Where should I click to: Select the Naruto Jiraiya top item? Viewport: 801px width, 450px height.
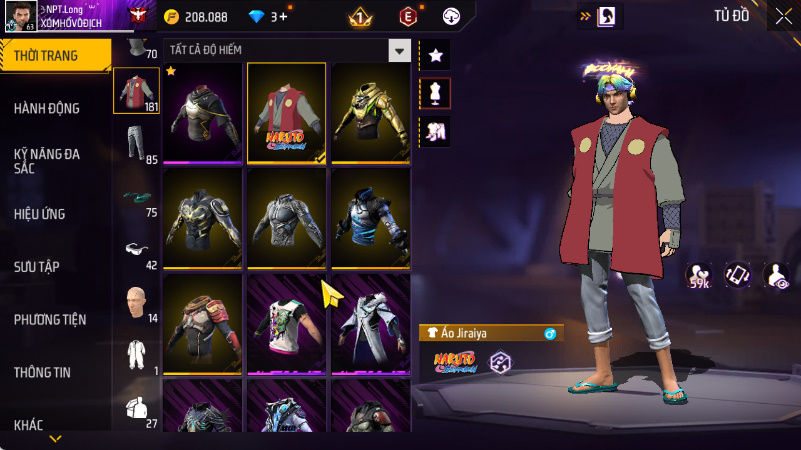(x=286, y=112)
